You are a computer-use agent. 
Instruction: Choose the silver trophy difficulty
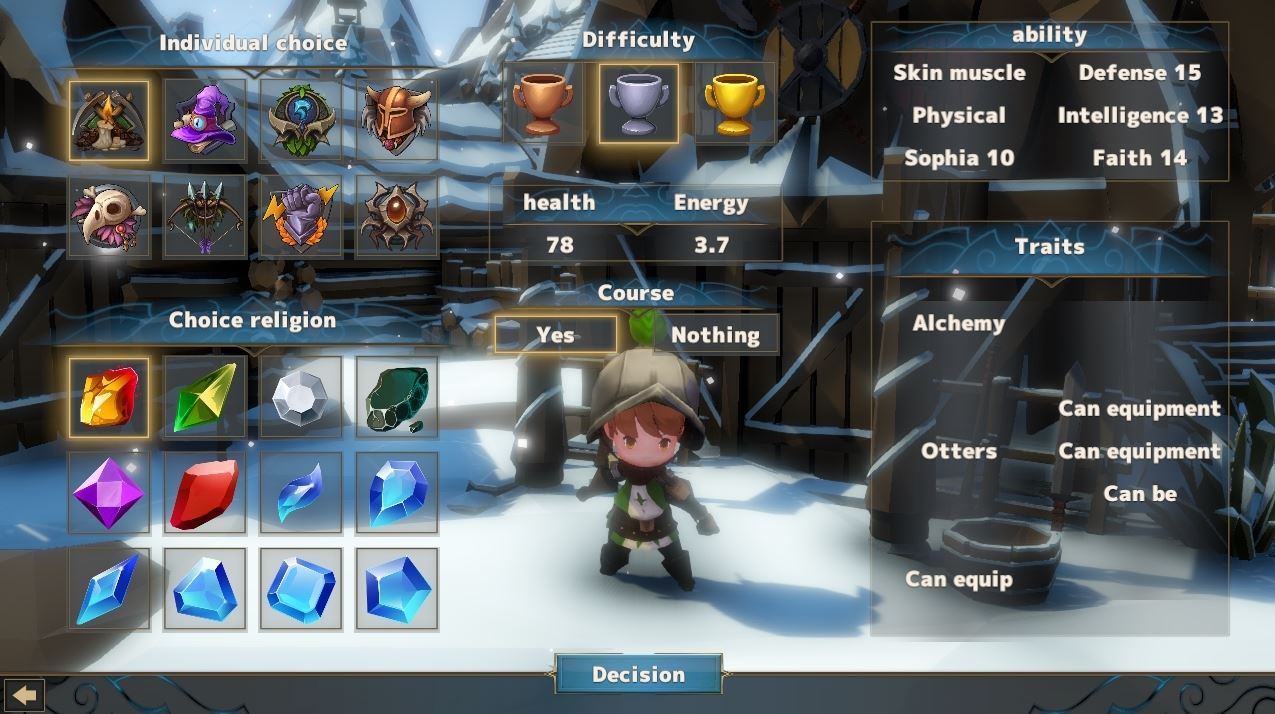639,104
